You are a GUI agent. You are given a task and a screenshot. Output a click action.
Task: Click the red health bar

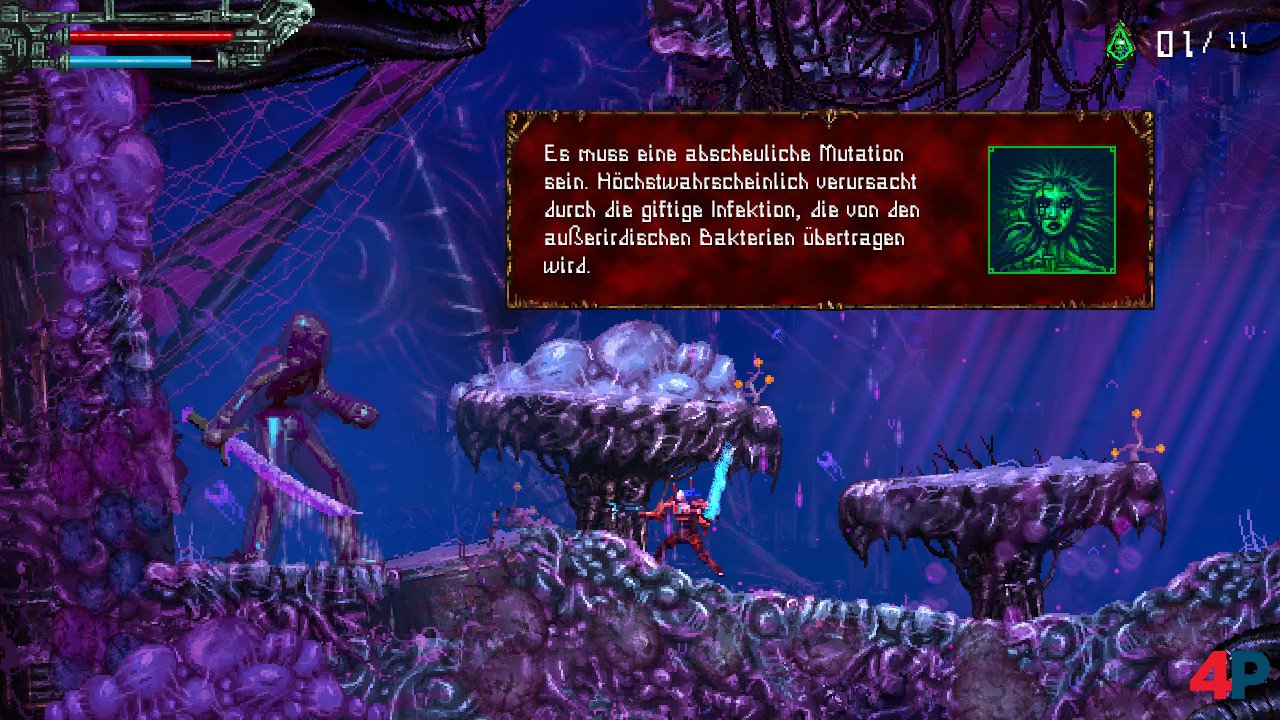(x=150, y=36)
